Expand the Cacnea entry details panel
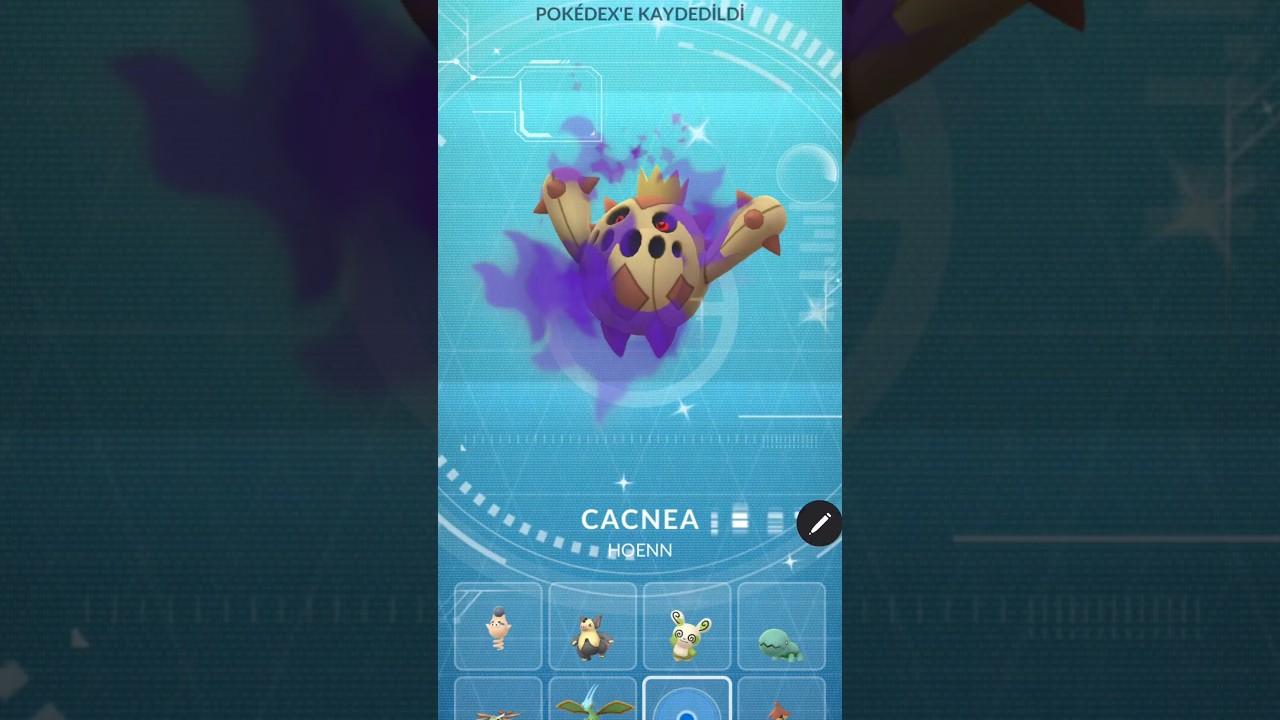This screenshot has height=720, width=1280. (x=640, y=519)
